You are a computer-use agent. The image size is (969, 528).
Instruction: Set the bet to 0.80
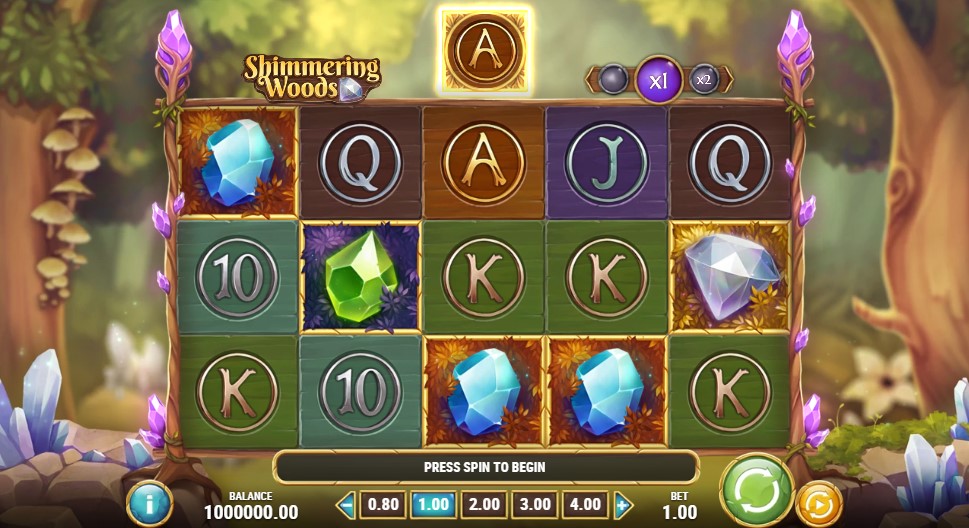pos(381,505)
